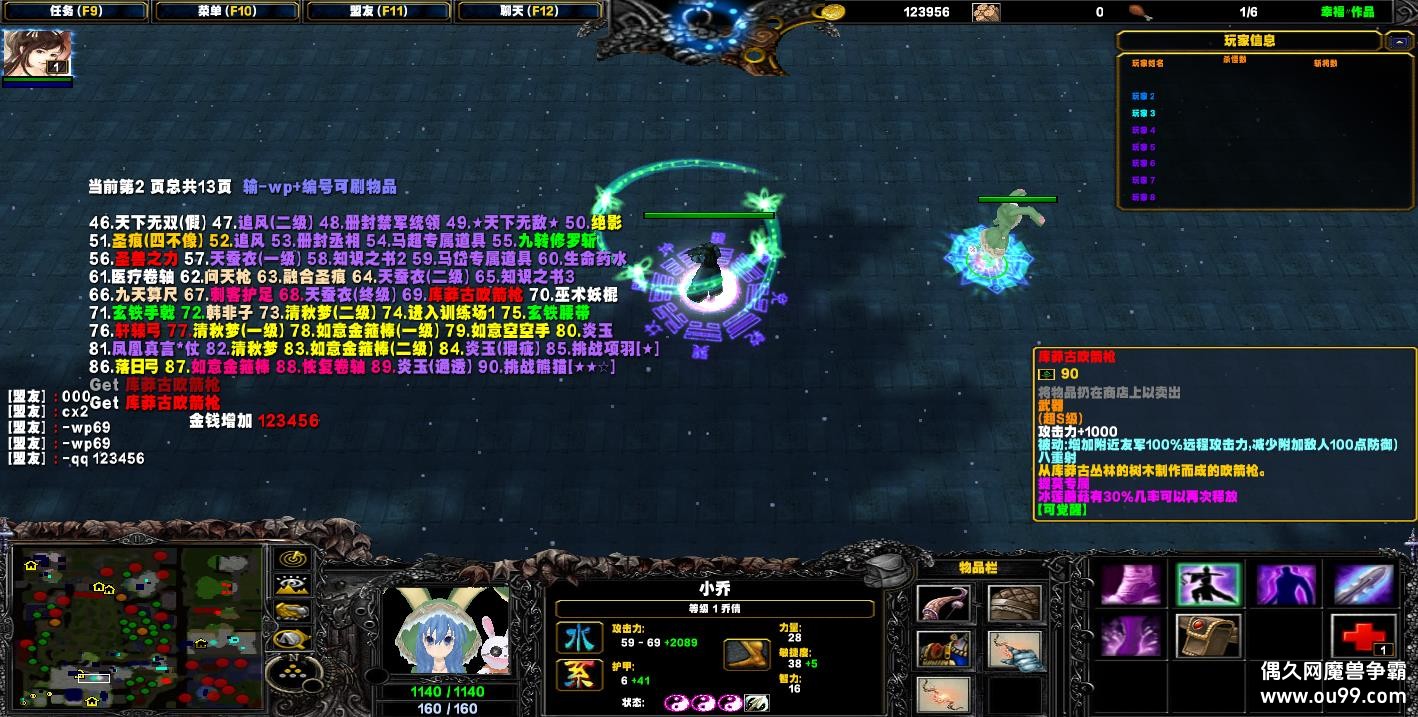This screenshot has width=1418, height=717.
Task: Toggle the minimap terrain display button
Action: click(291, 585)
